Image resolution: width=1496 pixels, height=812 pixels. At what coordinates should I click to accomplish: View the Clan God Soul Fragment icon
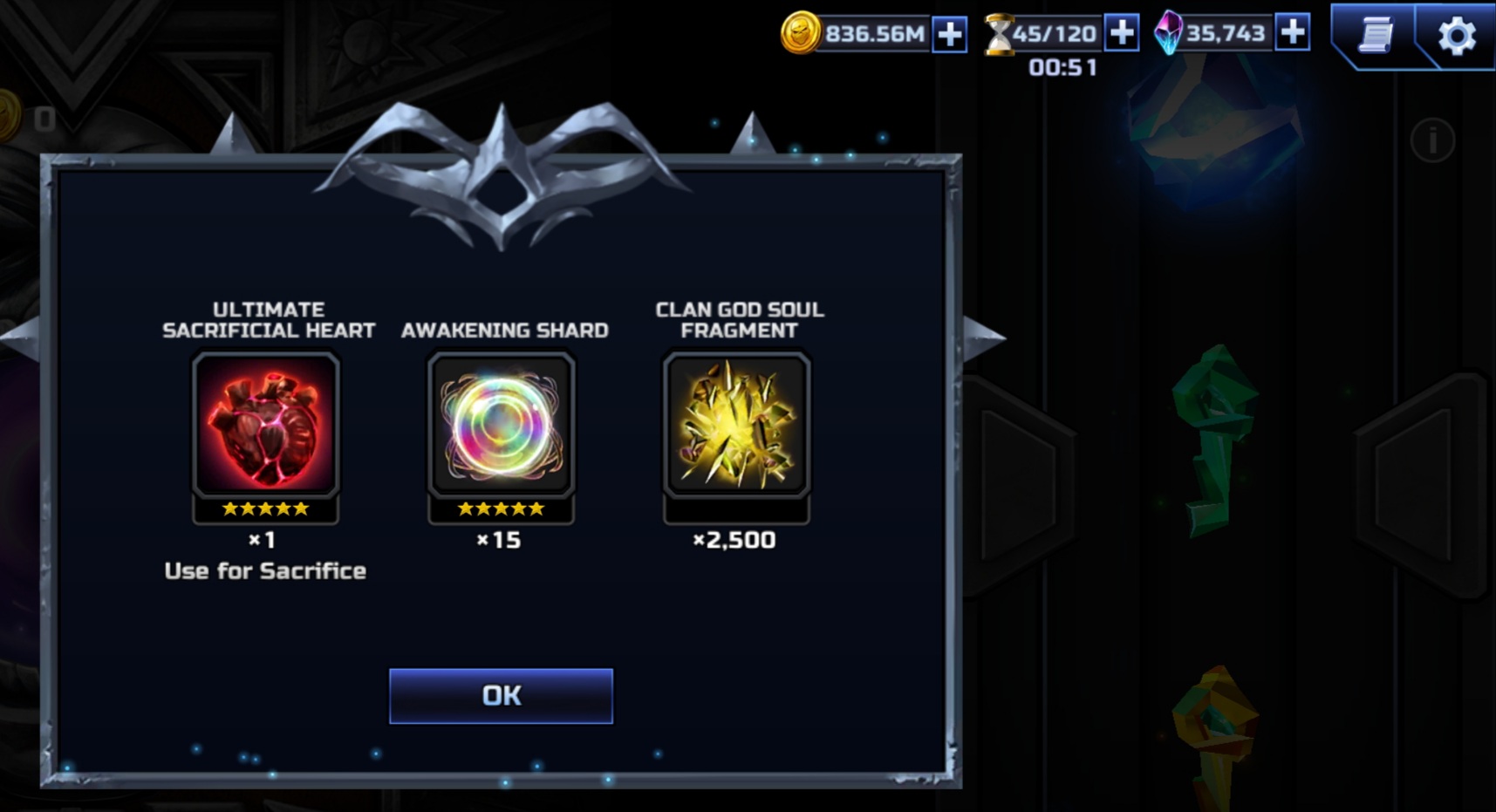tap(737, 426)
